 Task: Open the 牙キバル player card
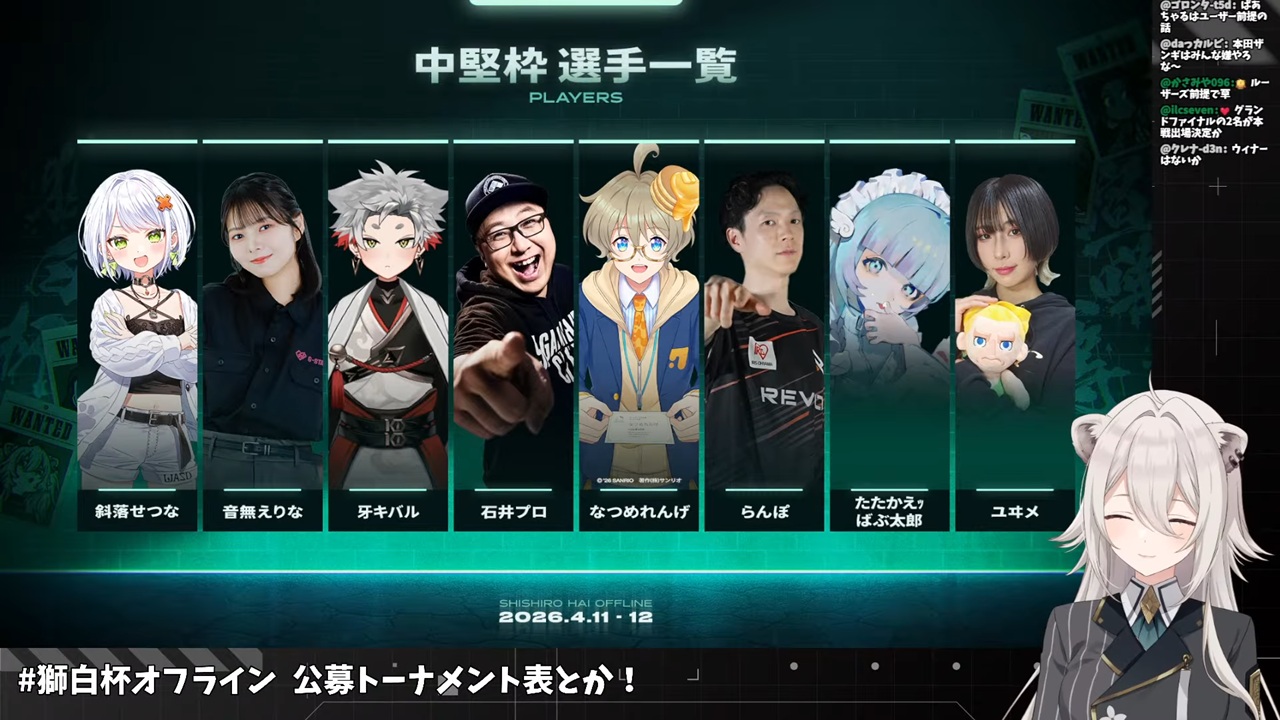(388, 335)
